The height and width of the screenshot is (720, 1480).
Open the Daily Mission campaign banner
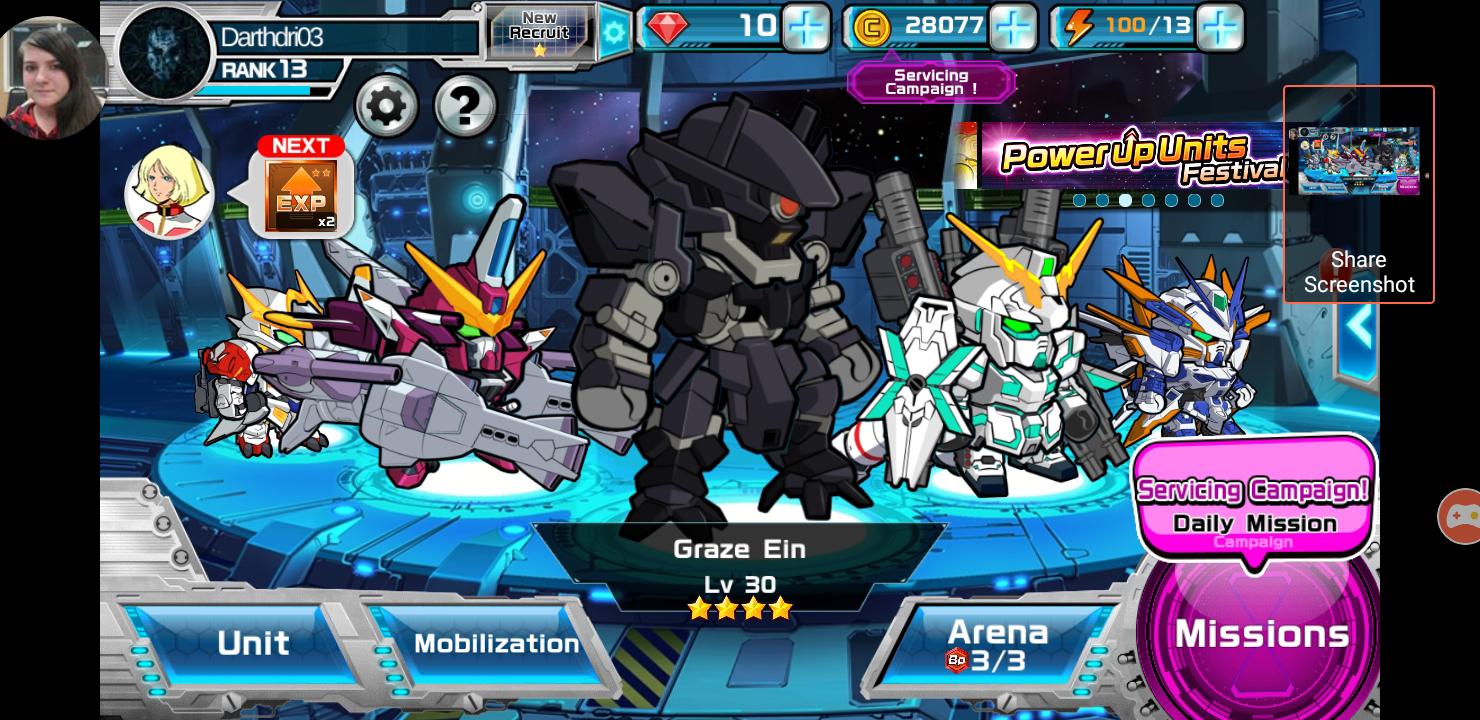coord(1254,505)
